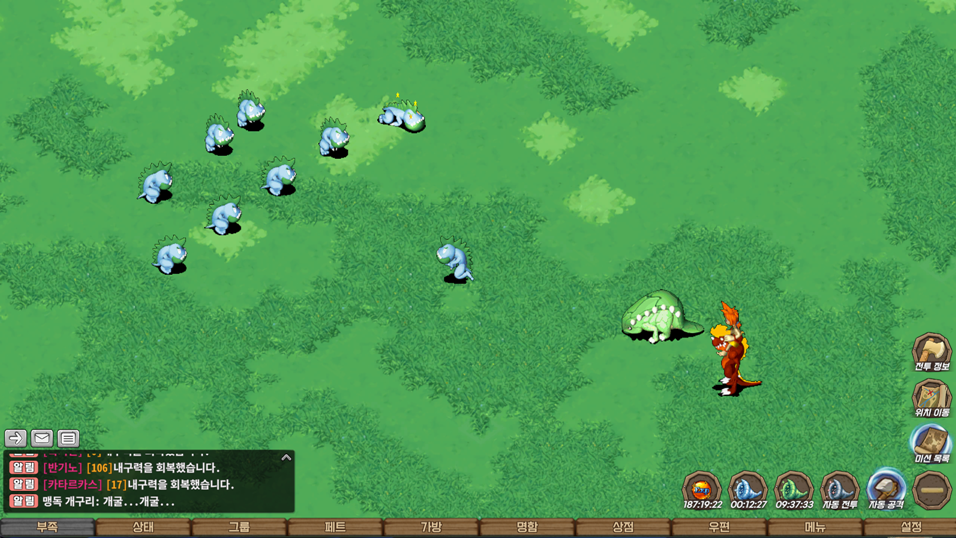Open the 명함 (name card) menu
Screen dimensions: 956x538
coord(527,527)
